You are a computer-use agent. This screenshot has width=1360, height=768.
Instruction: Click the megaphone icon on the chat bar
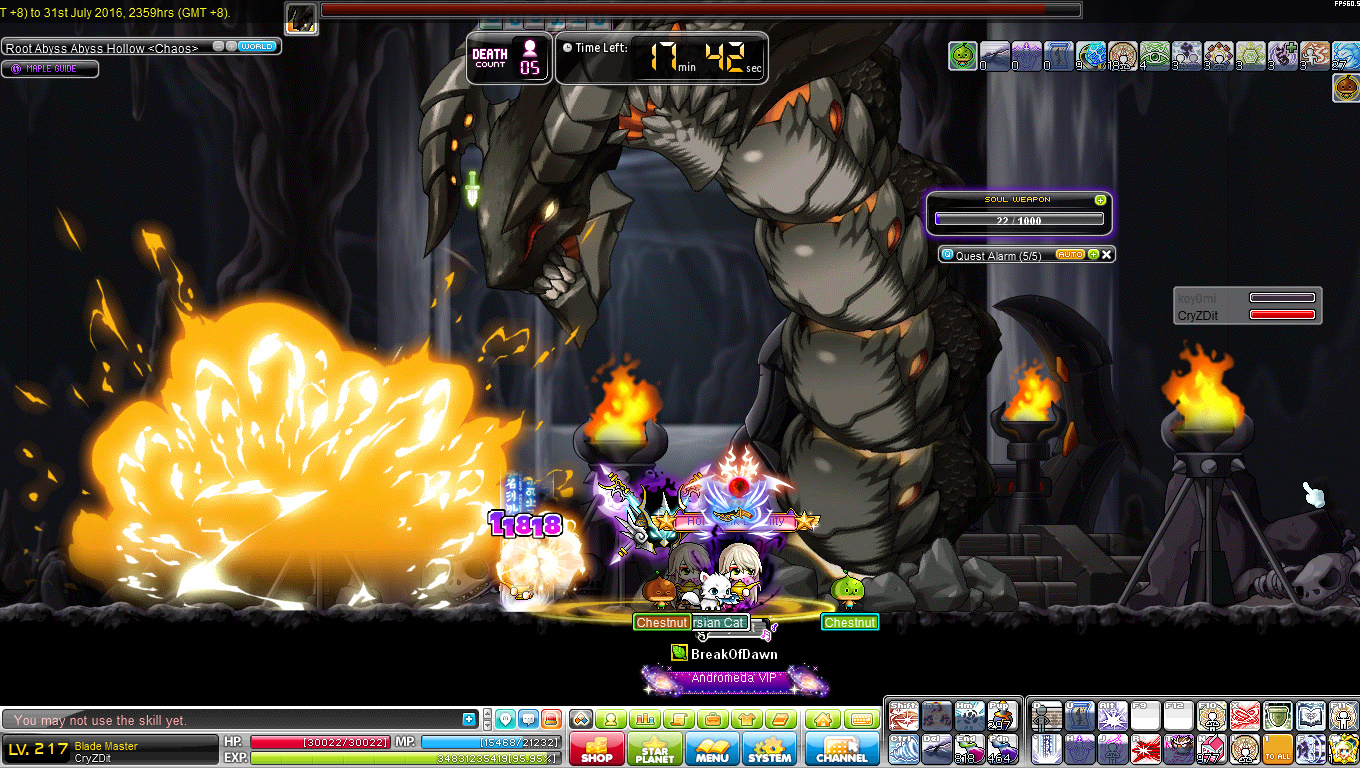(505, 718)
